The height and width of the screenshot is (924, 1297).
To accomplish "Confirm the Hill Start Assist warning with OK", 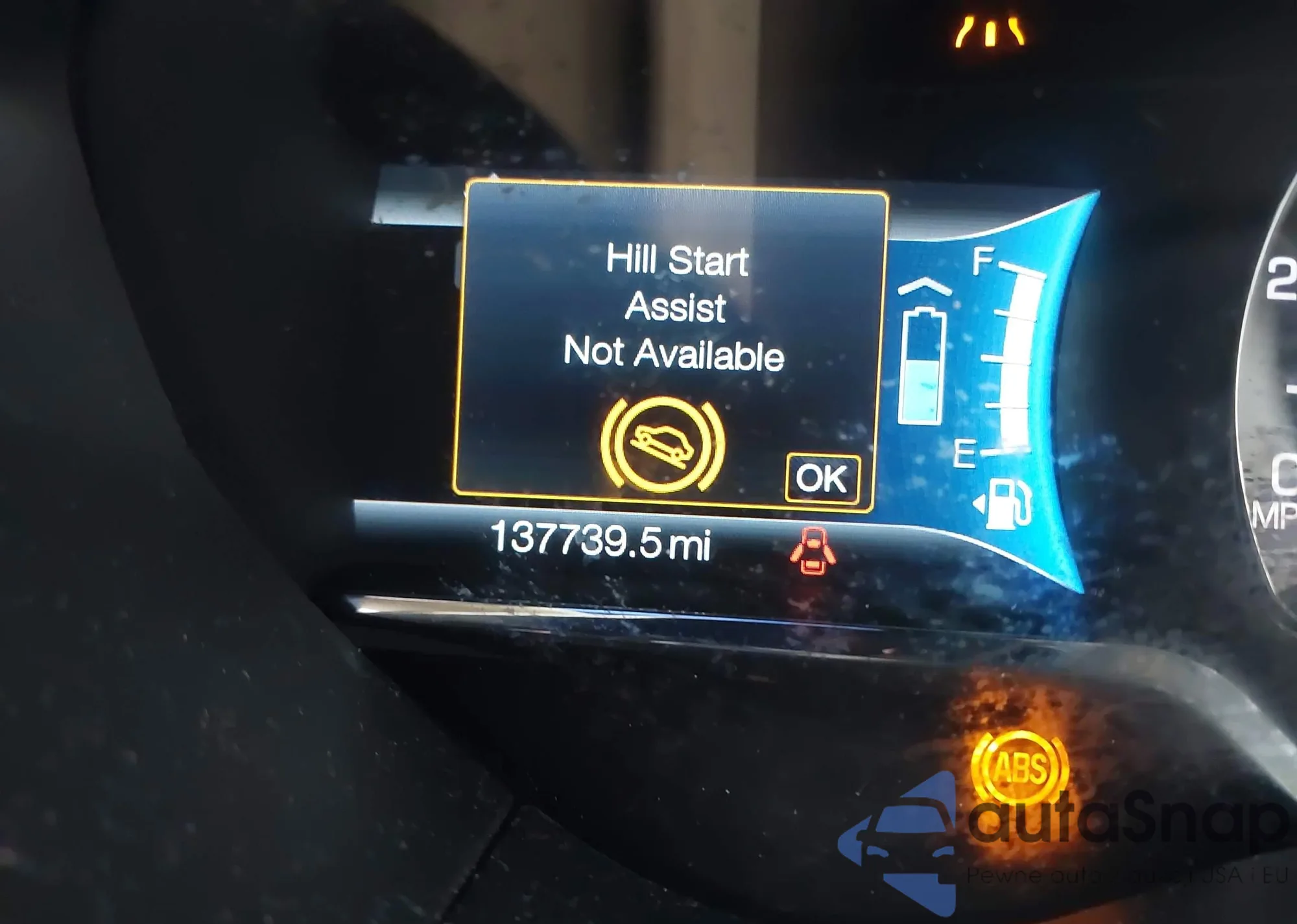I will point(822,479).
